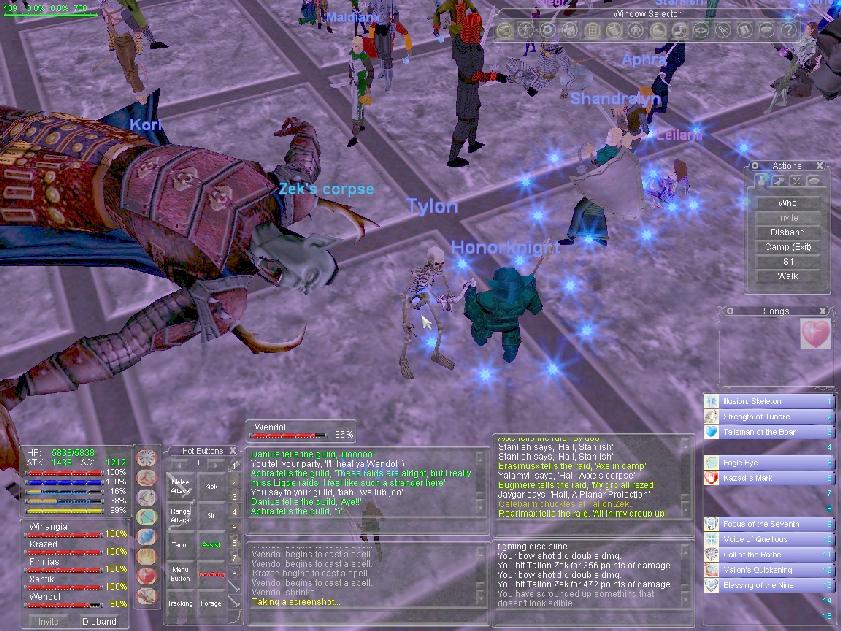Select the Disband action button
The width and height of the screenshot is (841, 631).
[788, 232]
